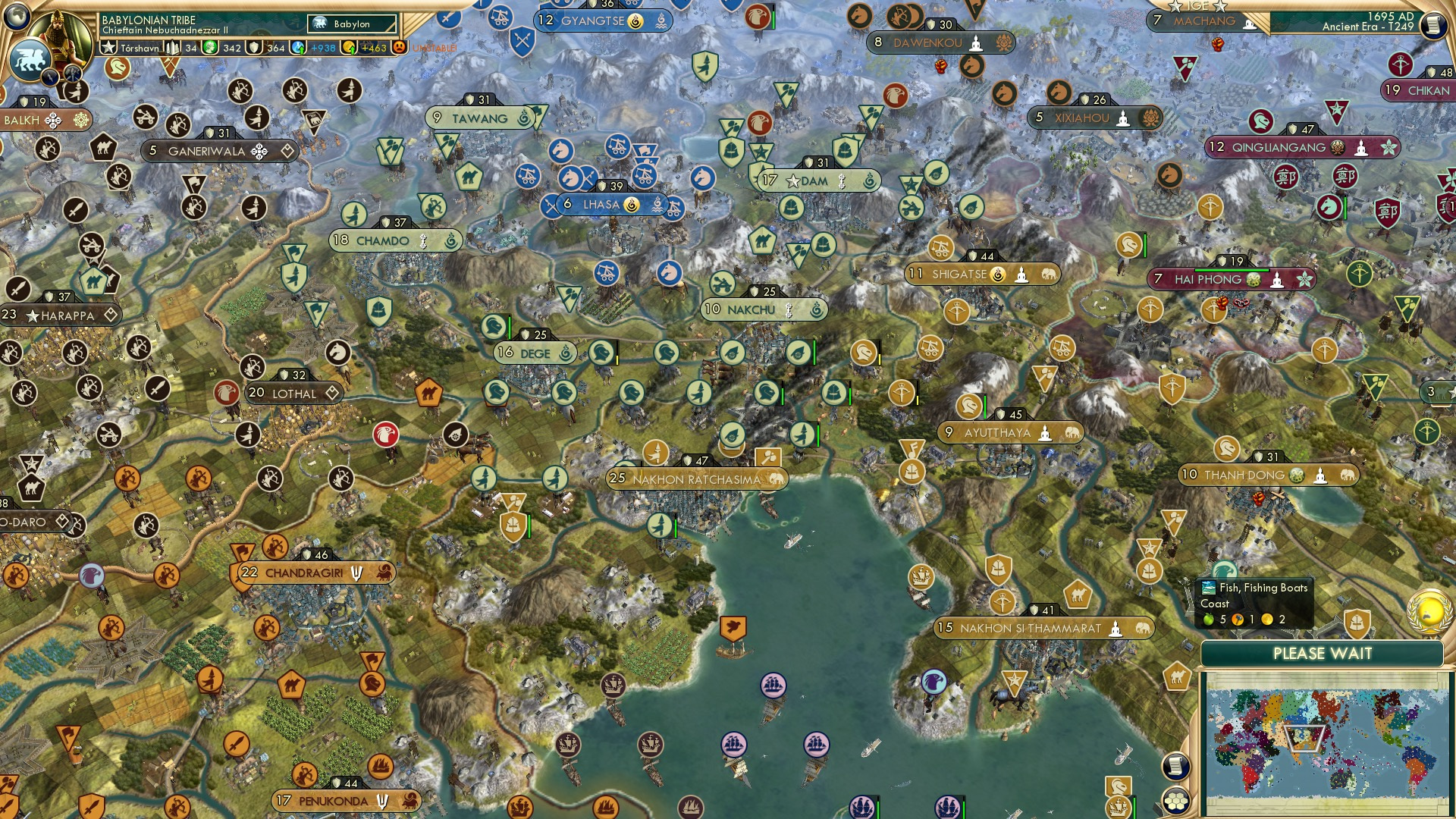The image size is (1456, 819).
Task: Open the Babylon civilization dropdown
Action: 351,24
